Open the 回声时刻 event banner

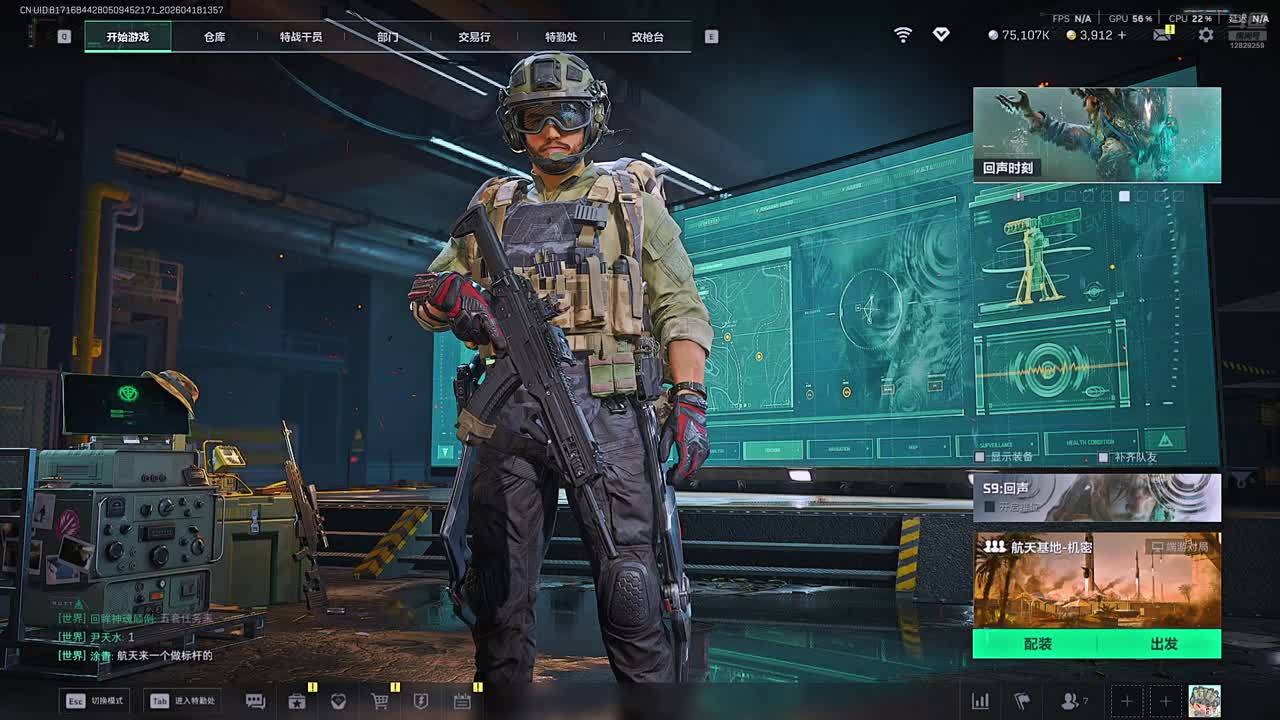pos(1097,134)
